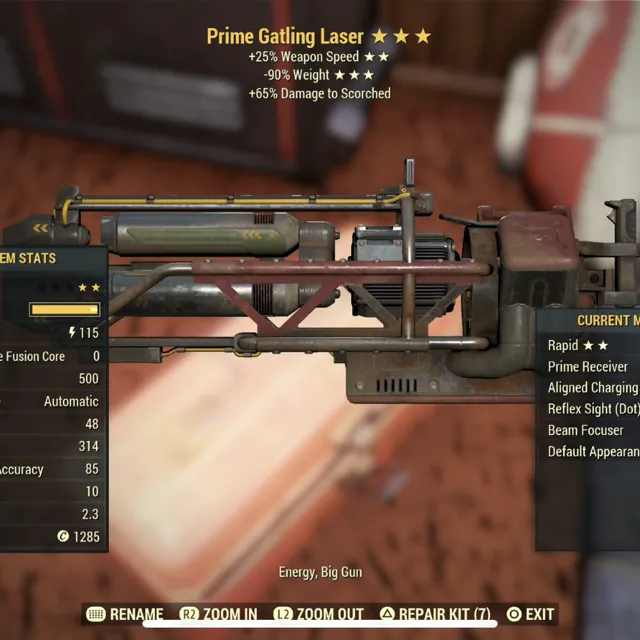Choose Zoom In on the weapon
Screen dimensions: 640x640
click(218, 614)
